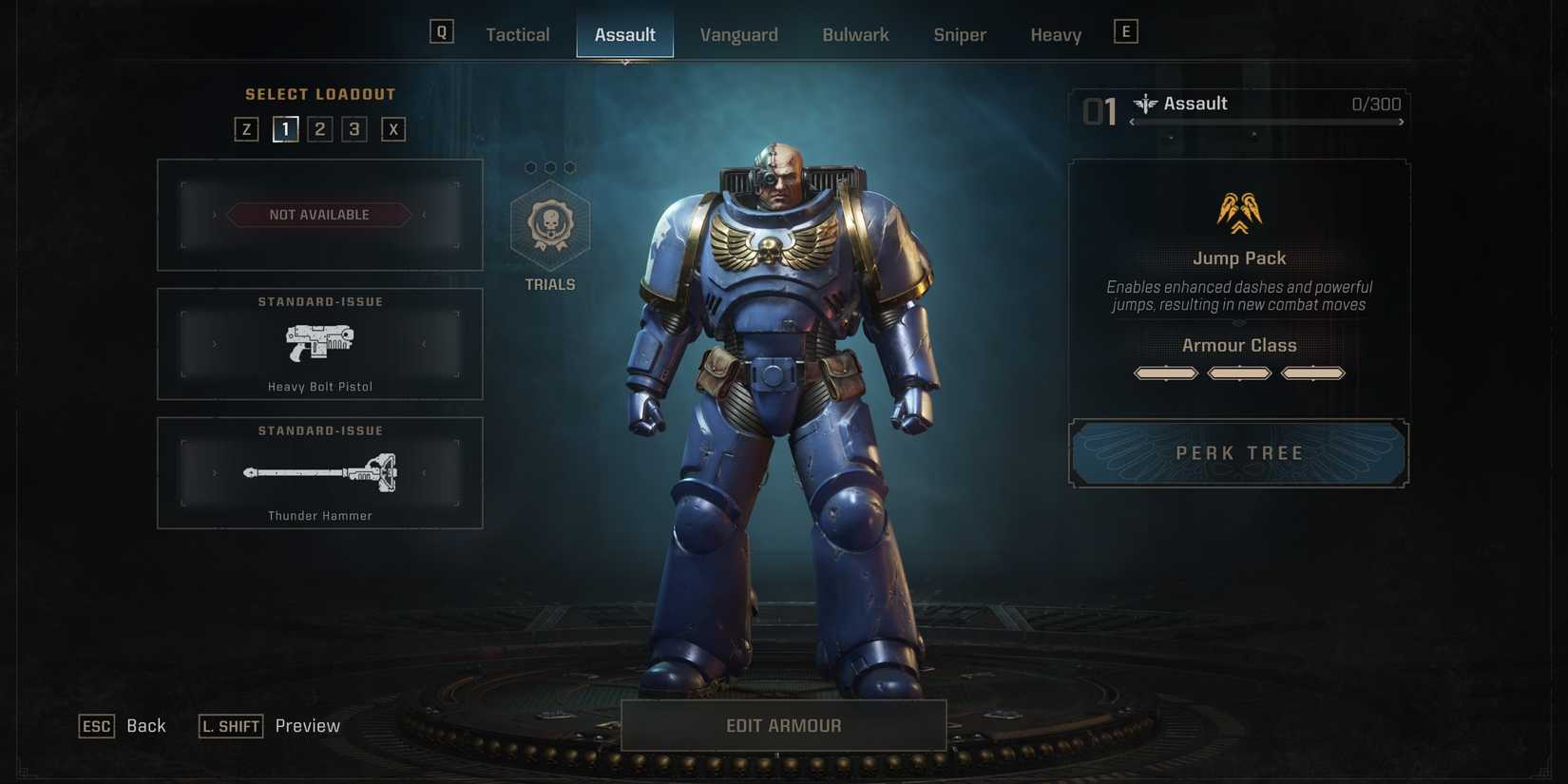Click the Not Available weapon slot
The image size is (1568, 784).
[x=318, y=215]
